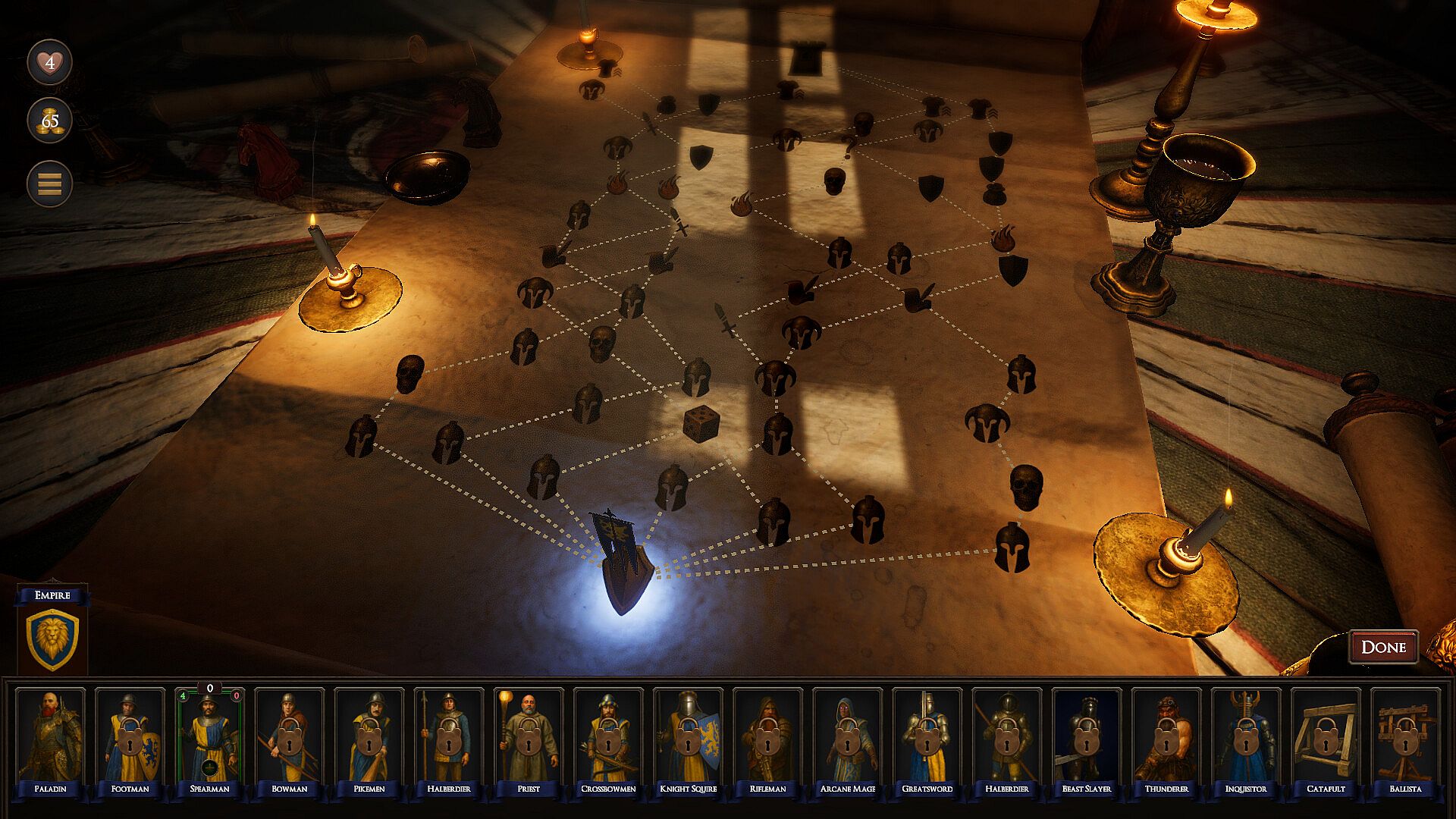Click the Done button
The width and height of the screenshot is (1456, 819).
(1383, 647)
